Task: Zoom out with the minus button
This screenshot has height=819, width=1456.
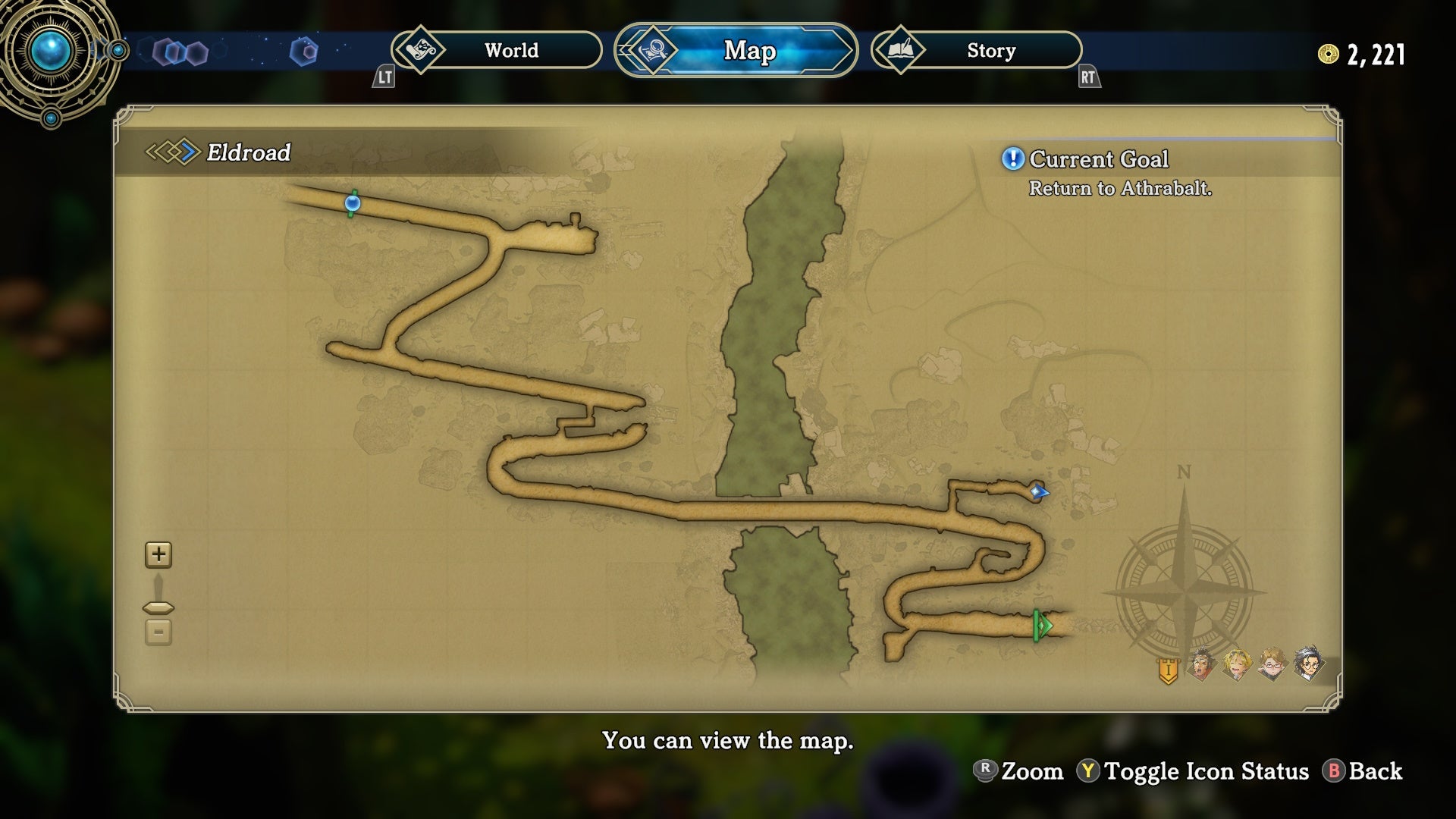Action: (158, 632)
